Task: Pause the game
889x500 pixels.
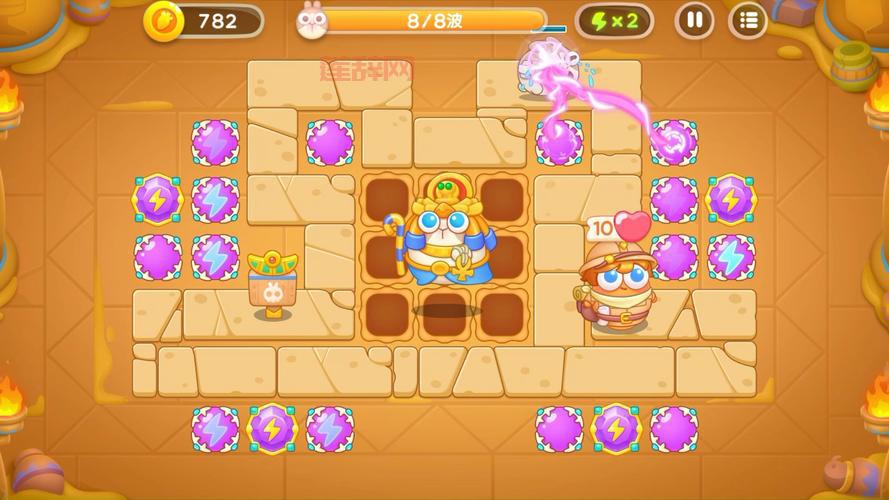Action: (x=694, y=20)
